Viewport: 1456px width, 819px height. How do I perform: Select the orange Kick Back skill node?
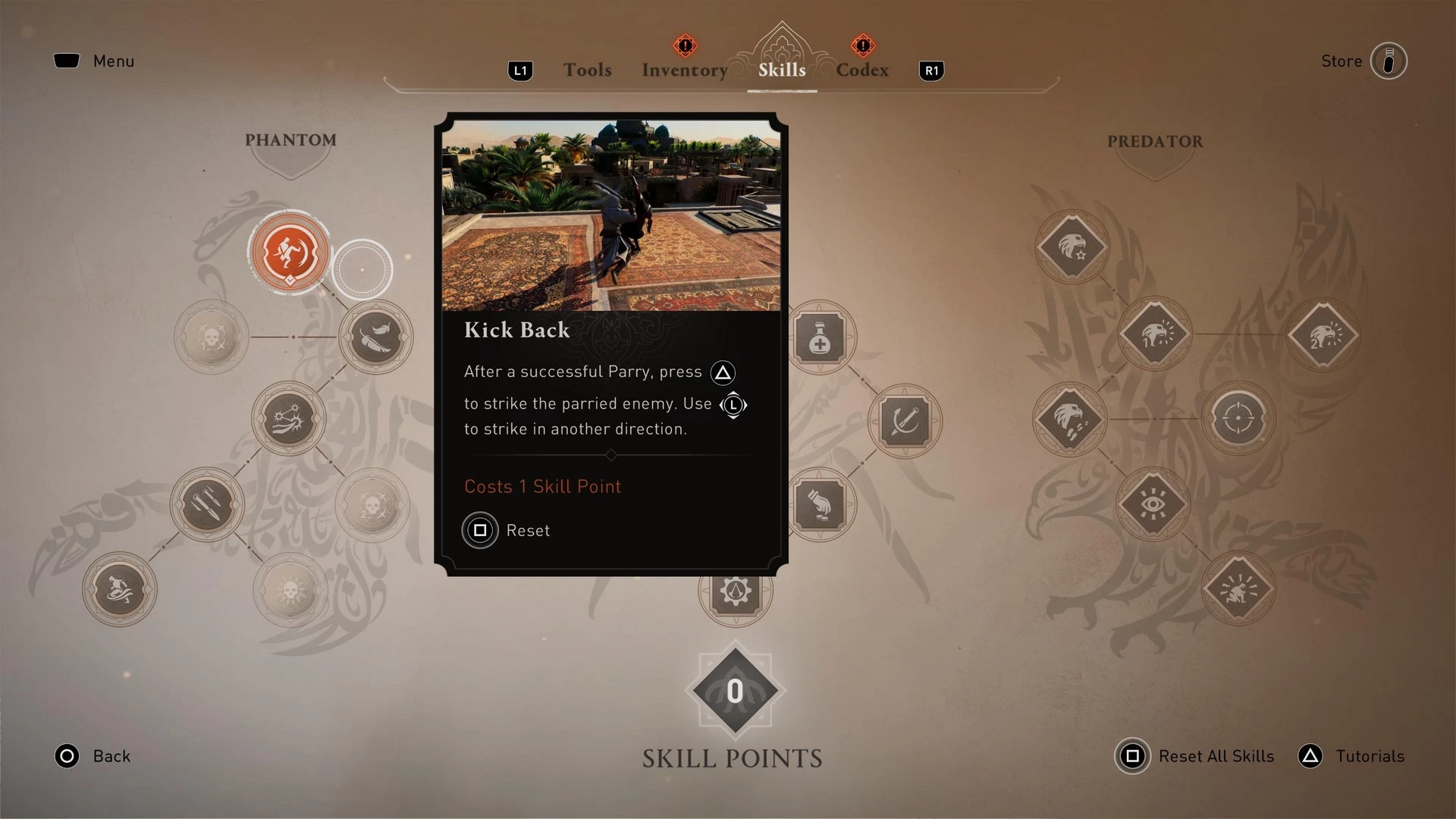[x=289, y=253]
